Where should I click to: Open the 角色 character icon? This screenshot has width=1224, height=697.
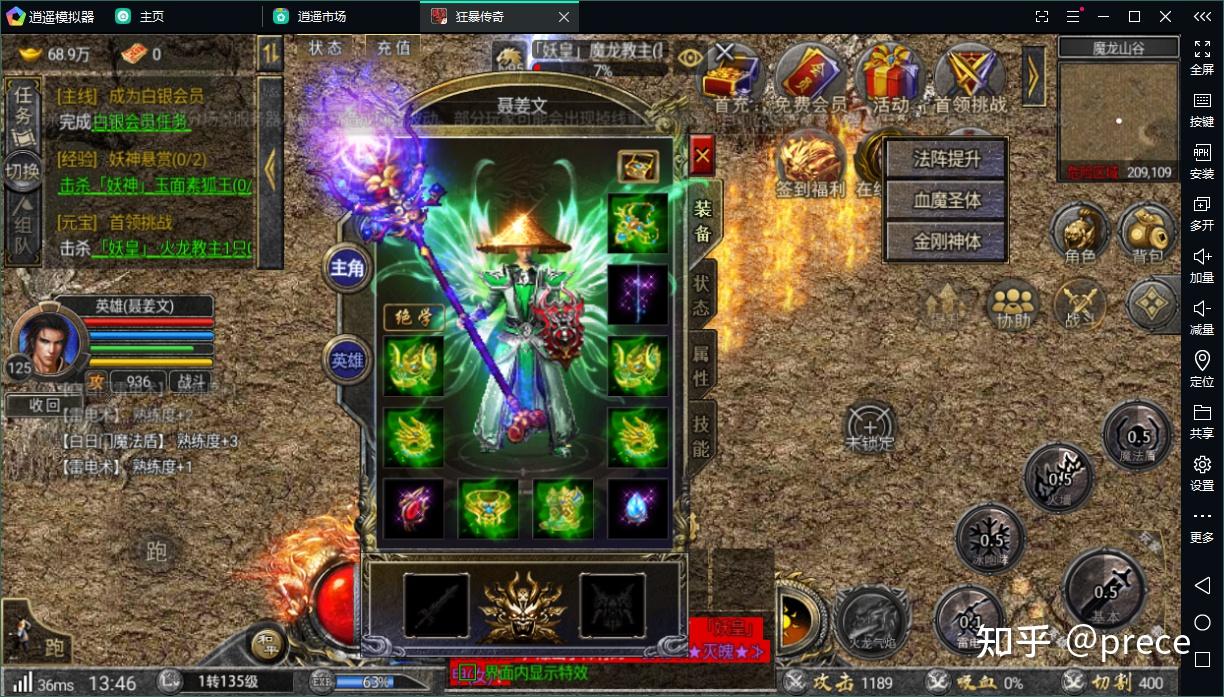pos(1080,234)
